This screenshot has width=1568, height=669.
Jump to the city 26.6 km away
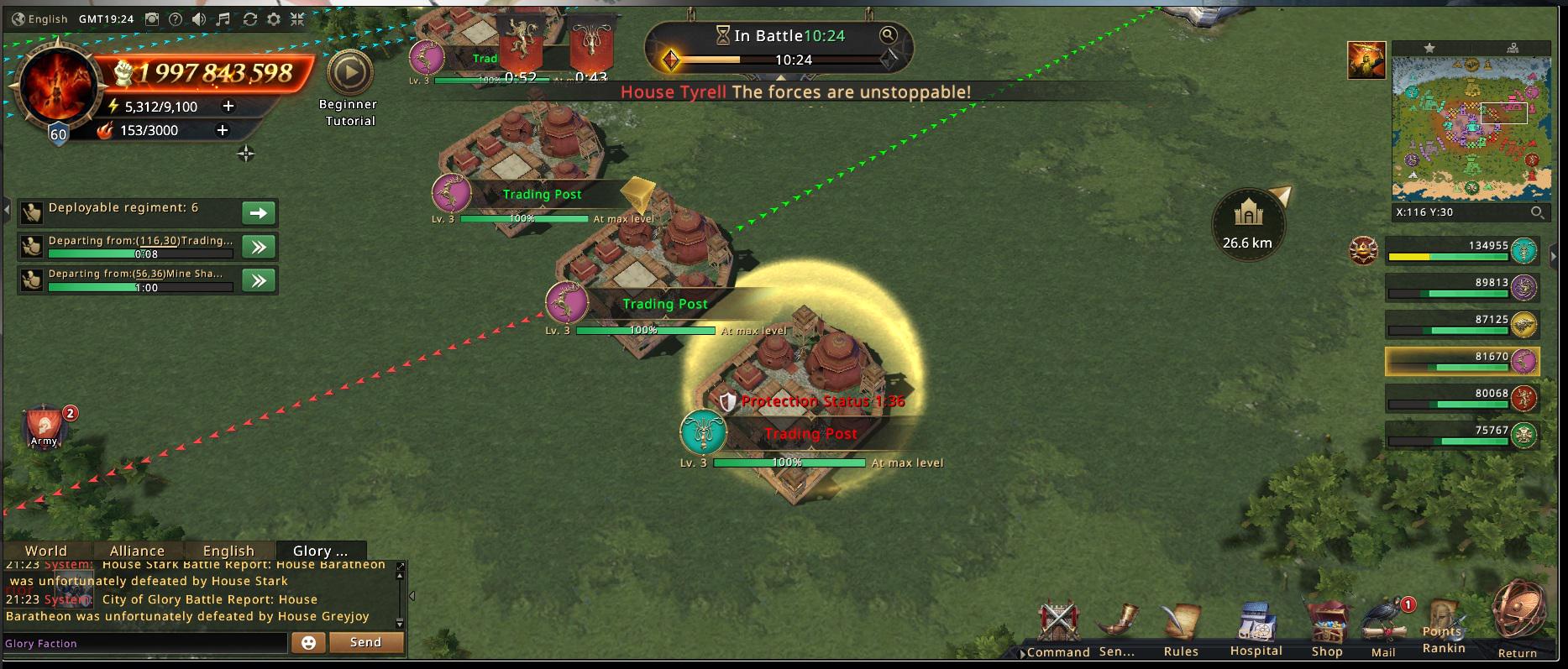point(1248,225)
